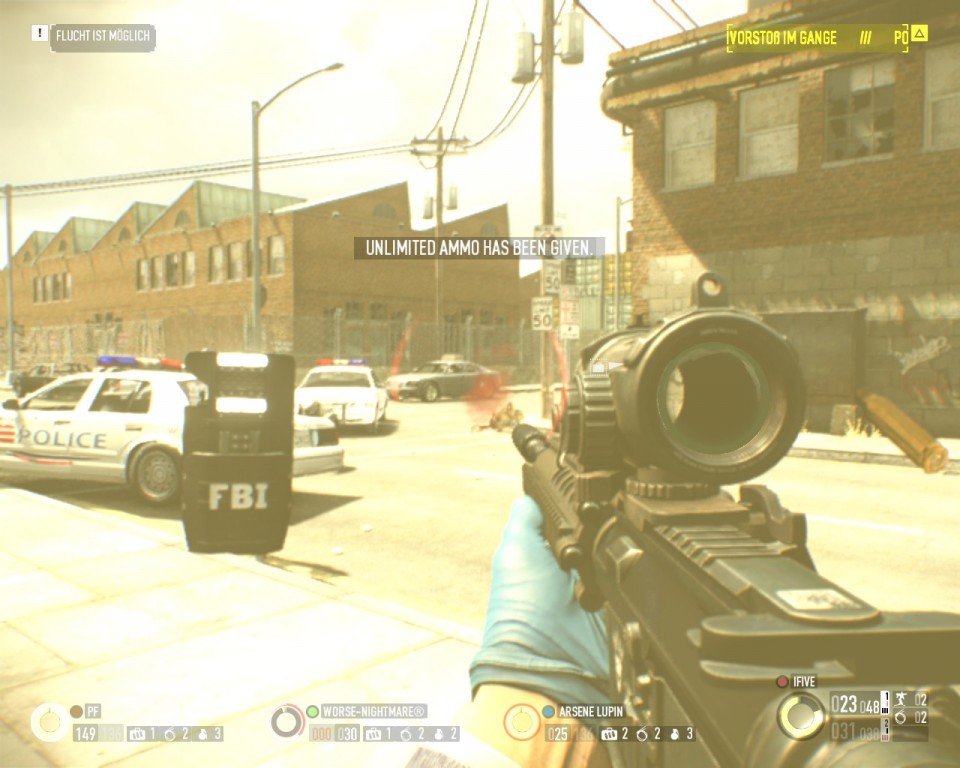
Task: Click ARSENE LUPIN's deployable bag icon
Action: coord(607,734)
